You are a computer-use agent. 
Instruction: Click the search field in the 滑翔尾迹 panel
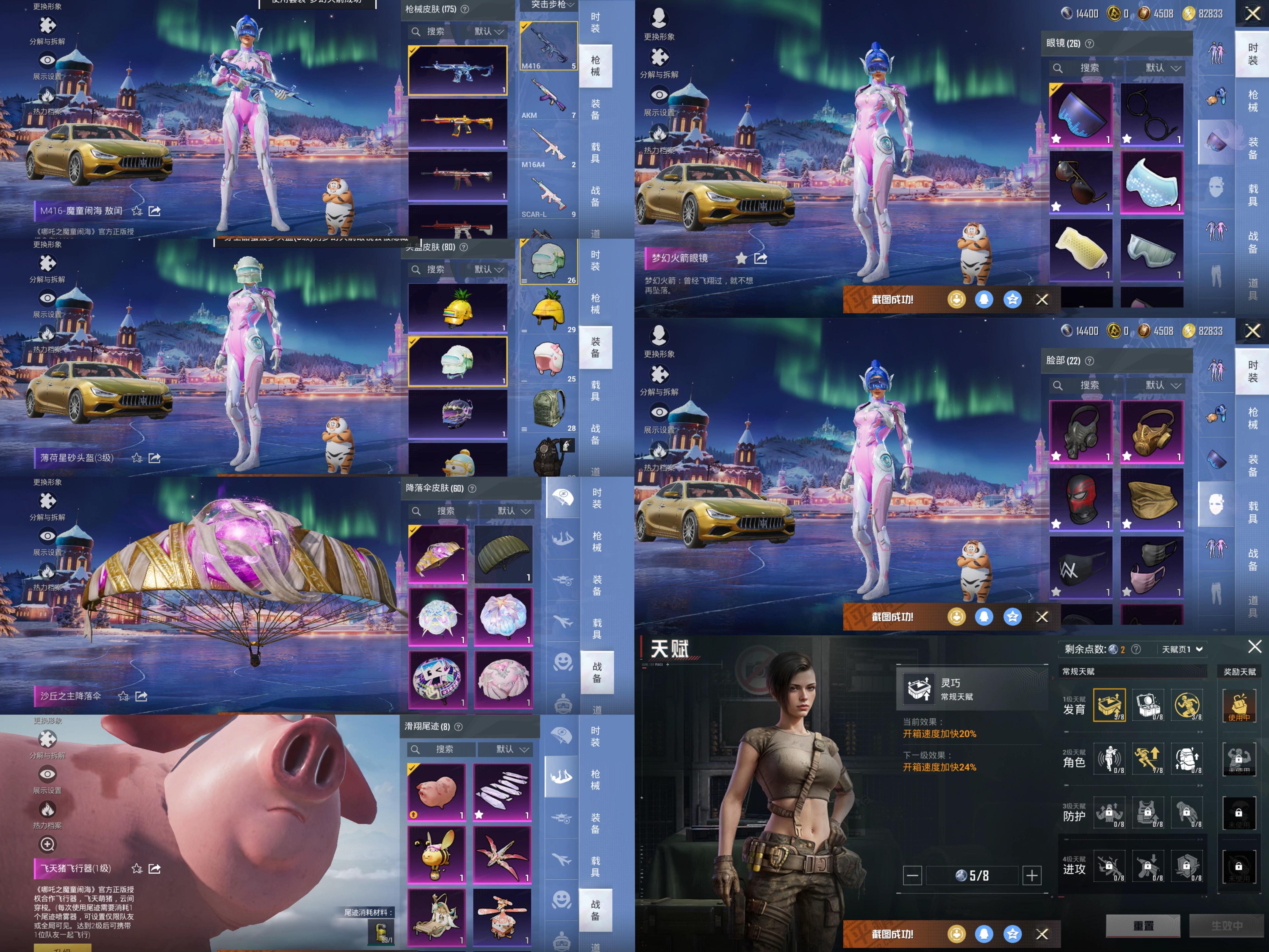click(x=444, y=749)
